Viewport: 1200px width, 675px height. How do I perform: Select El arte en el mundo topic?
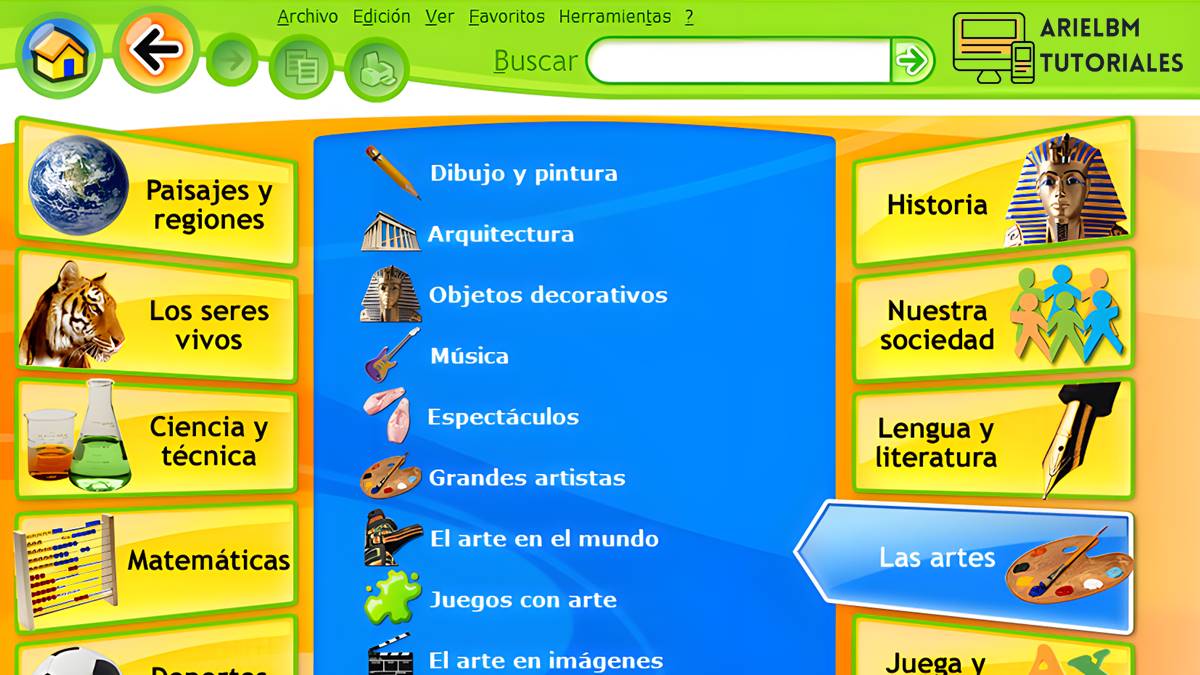[544, 539]
